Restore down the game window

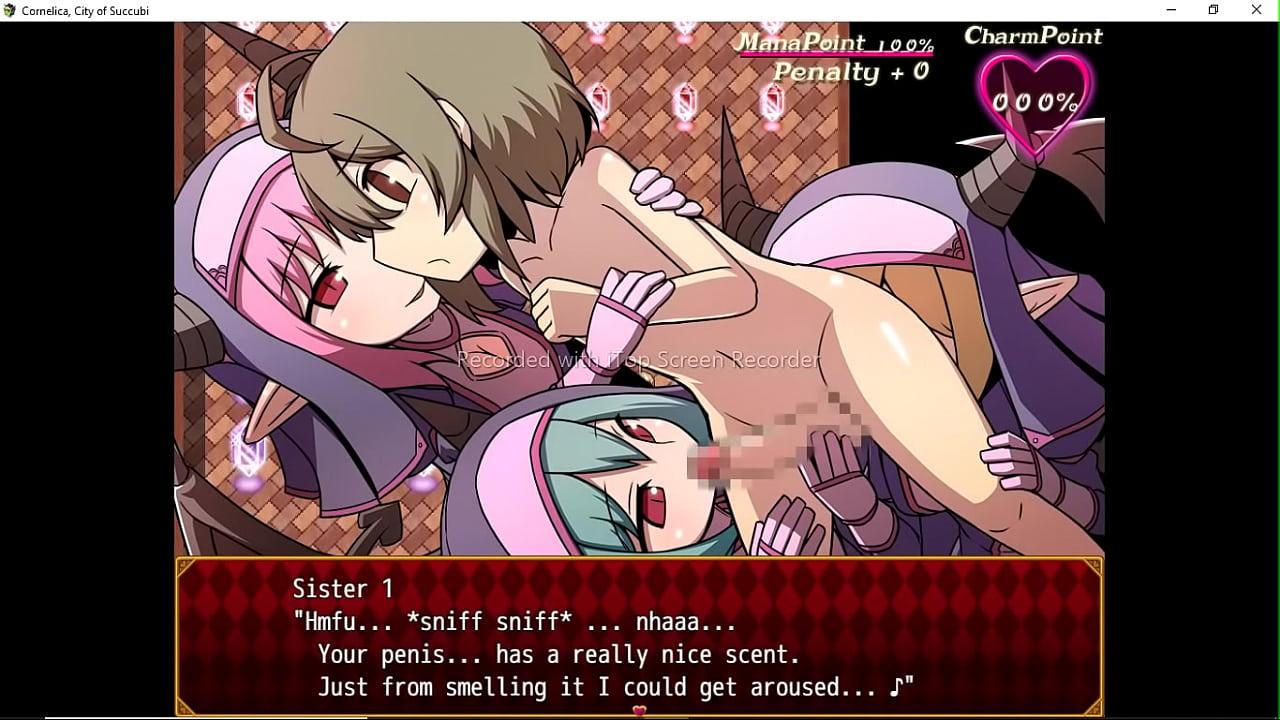pyautogui.click(x=1214, y=10)
